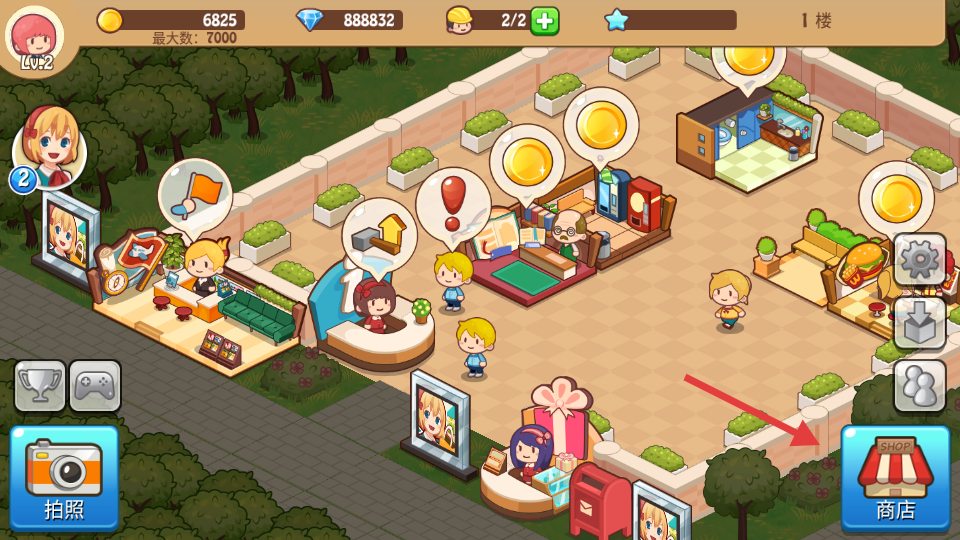960x540 pixels.
Task: Open the 商店 shop button
Action: (x=895, y=477)
